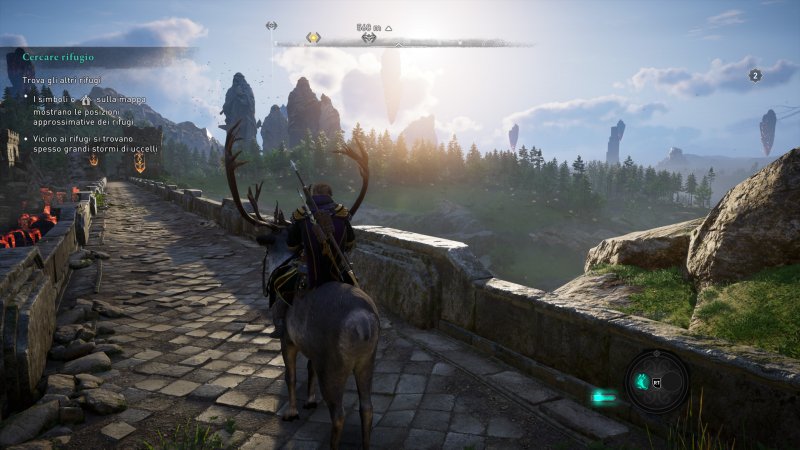Click the circled number 2 indicator
The image size is (800, 450).
tap(756, 75)
